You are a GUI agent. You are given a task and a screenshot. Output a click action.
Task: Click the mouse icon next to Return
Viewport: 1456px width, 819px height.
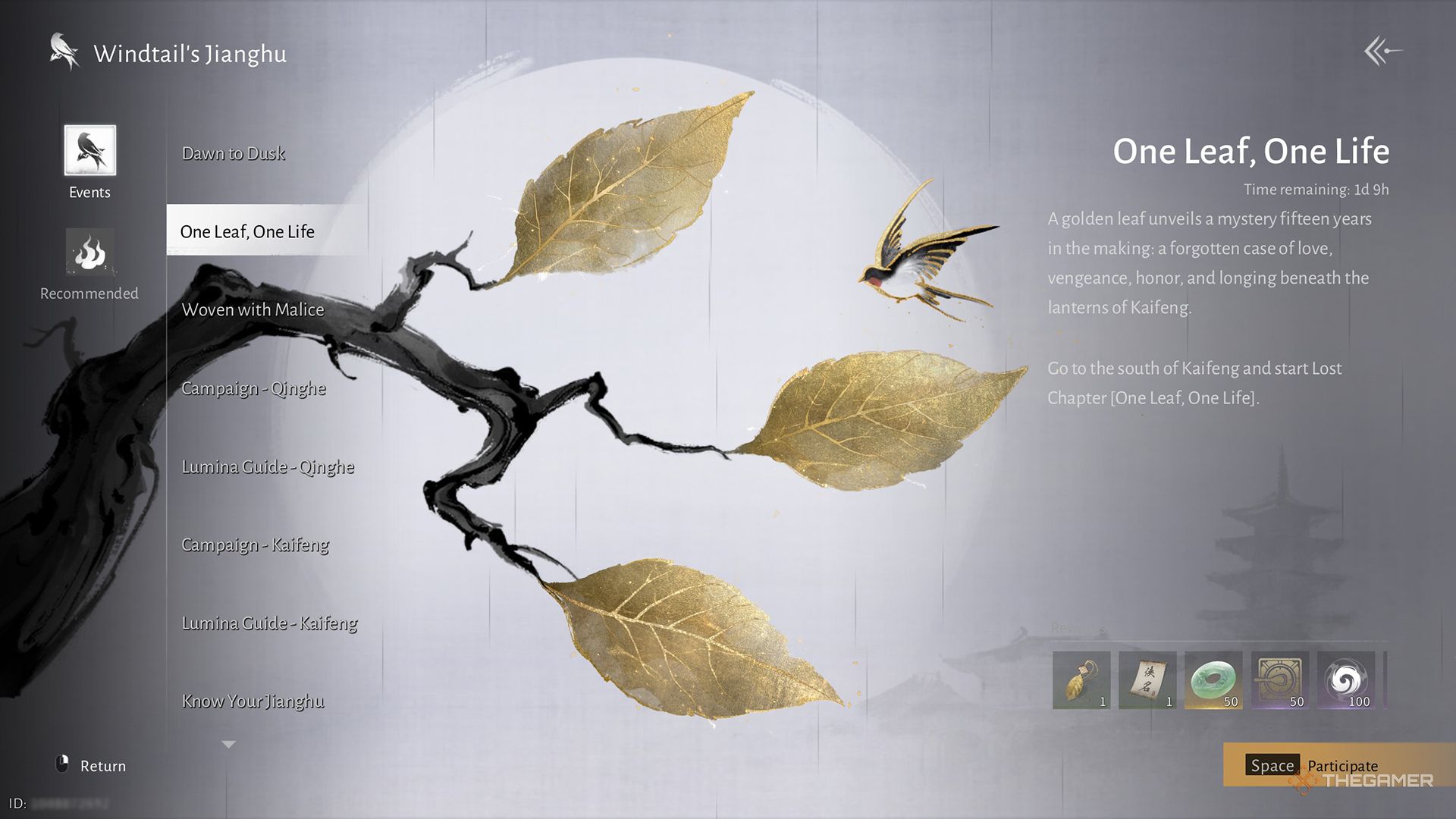pyautogui.click(x=64, y=765)
